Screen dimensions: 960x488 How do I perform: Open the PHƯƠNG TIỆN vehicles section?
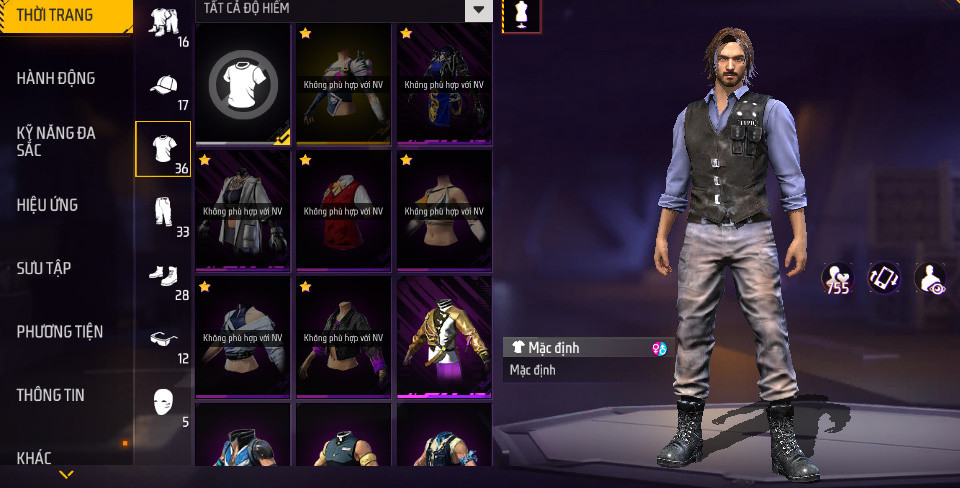tap(60, 331)
